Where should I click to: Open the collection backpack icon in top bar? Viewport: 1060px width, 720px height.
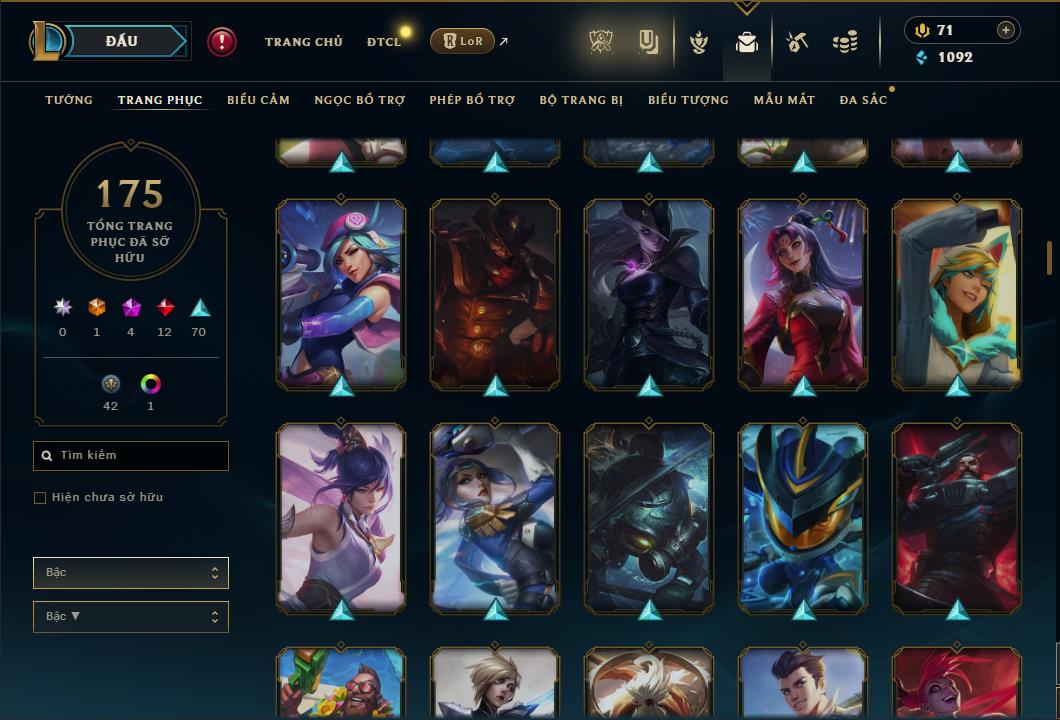746,42
